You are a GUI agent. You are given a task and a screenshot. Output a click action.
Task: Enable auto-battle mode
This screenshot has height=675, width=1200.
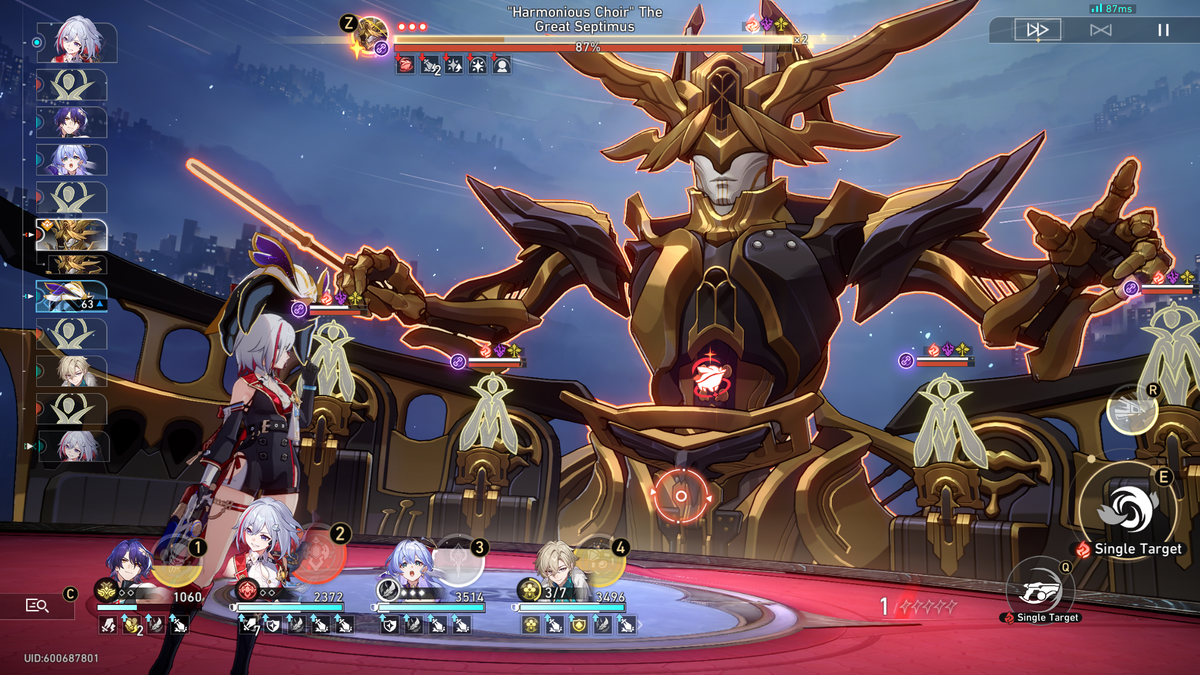point(1100,30)
